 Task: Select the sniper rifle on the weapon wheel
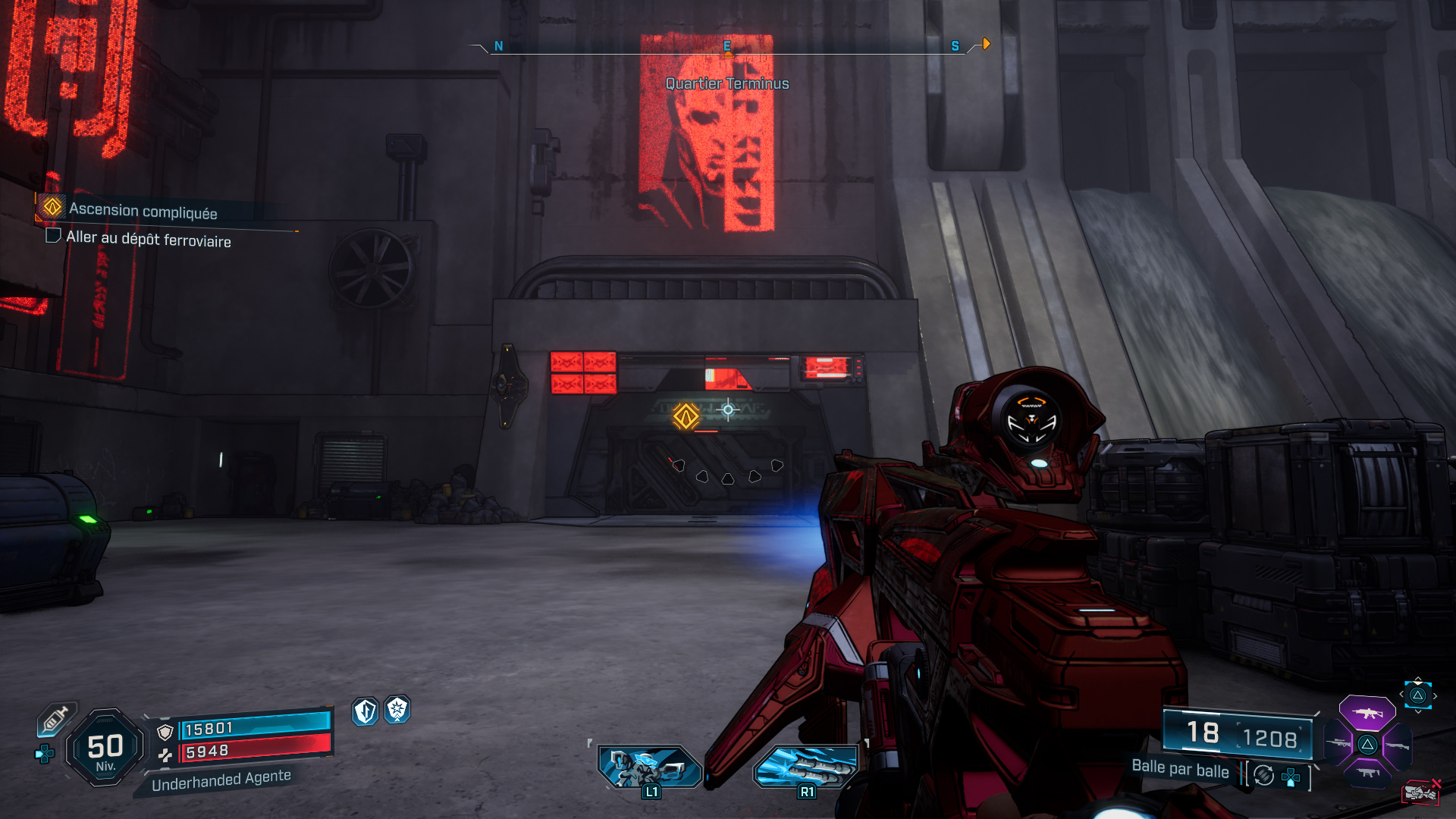pos(1339,743)
